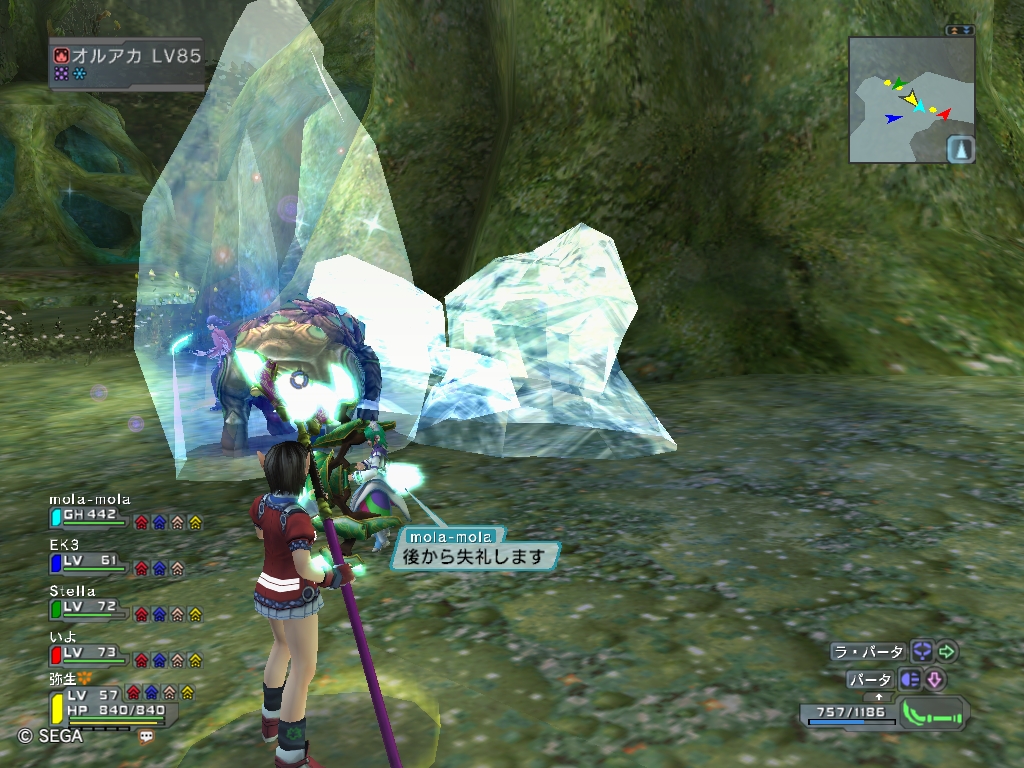Select the バータ technique slot
1024x768 pixels.
tap(870, 680)
